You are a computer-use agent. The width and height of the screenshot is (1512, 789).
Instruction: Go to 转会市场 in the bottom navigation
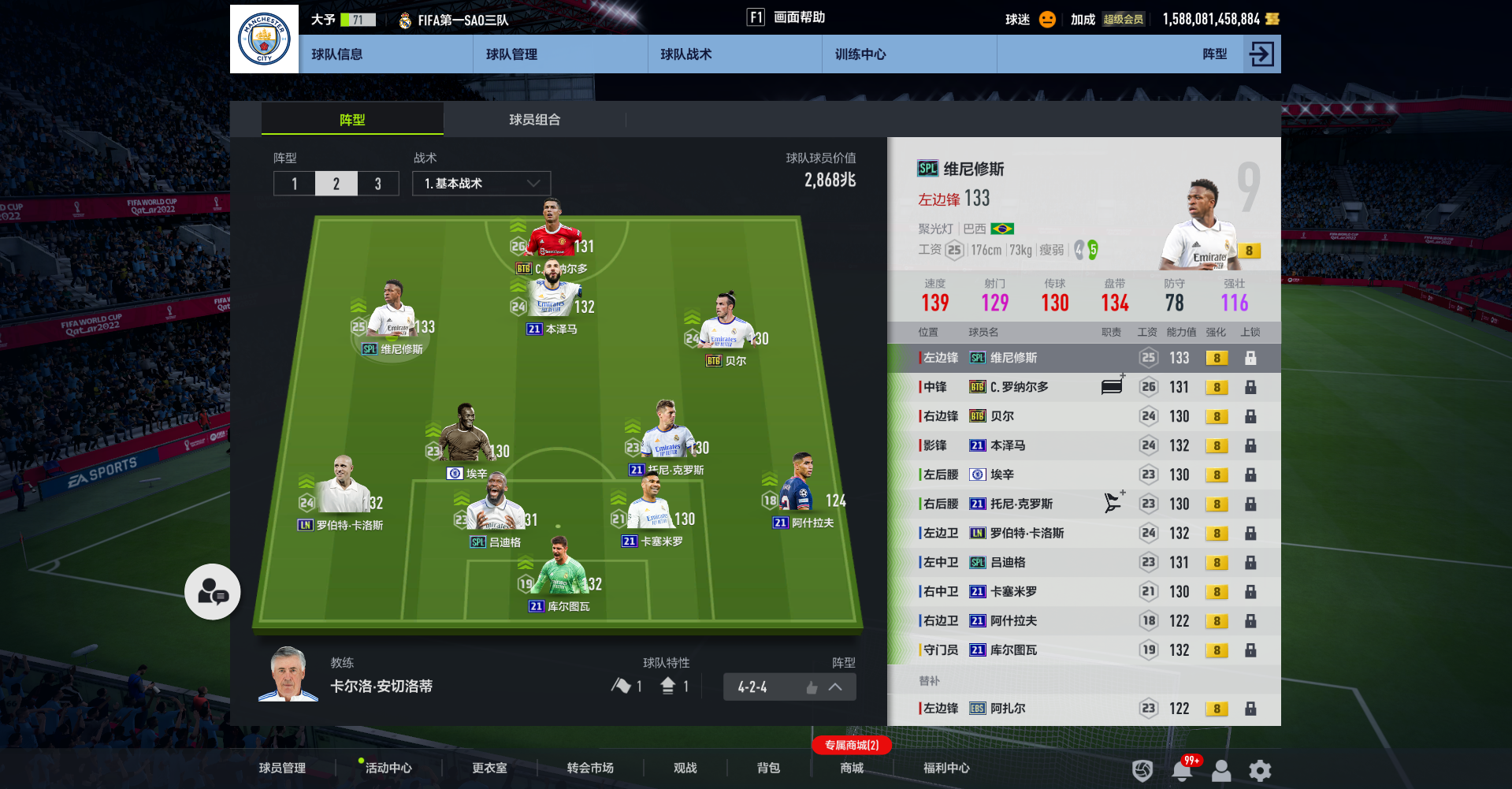(x=588, y=768)
